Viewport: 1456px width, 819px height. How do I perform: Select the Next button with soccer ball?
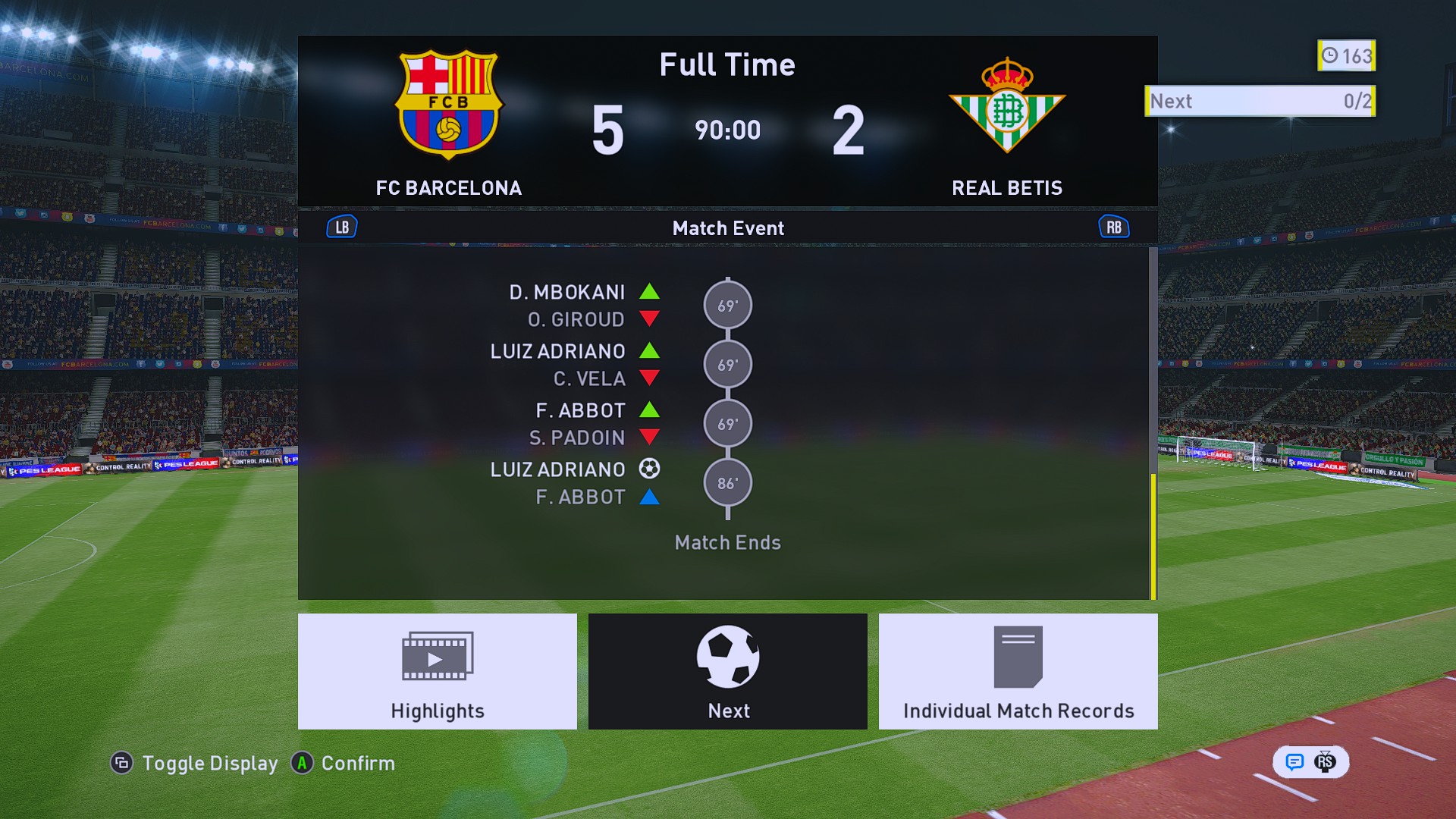[728, 671]
